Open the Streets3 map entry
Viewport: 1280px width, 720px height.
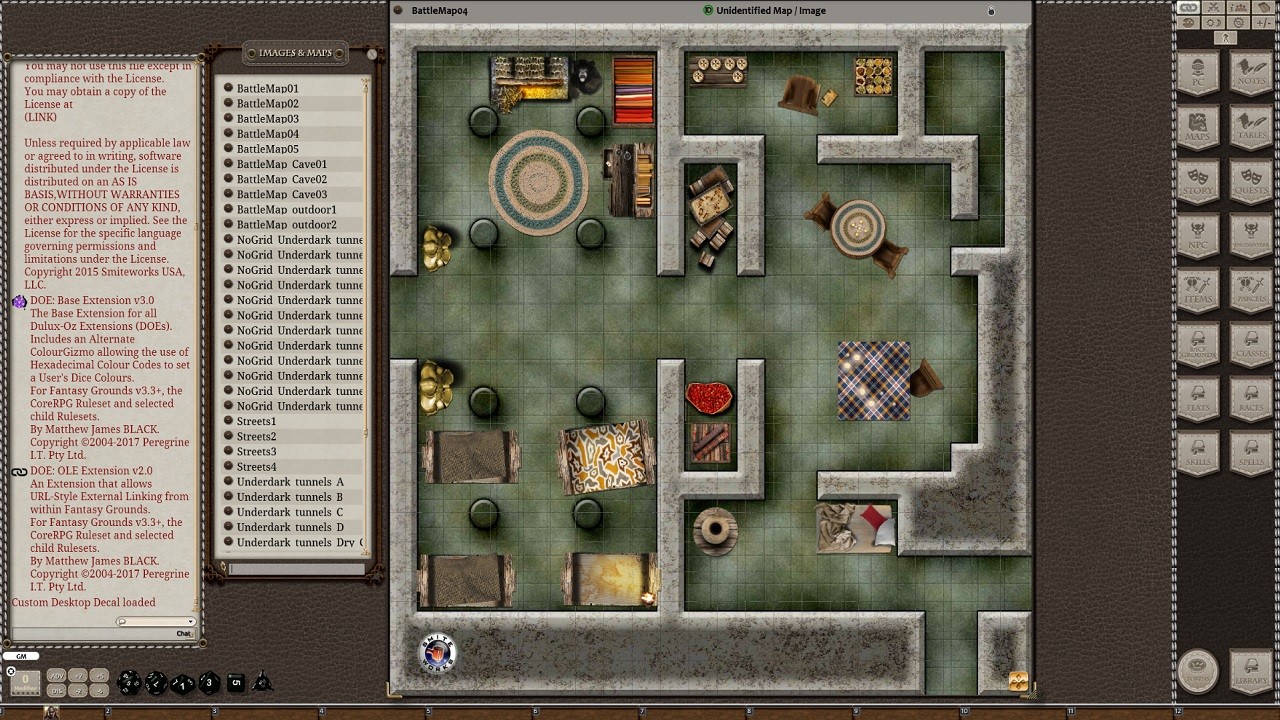pos(256,452)
